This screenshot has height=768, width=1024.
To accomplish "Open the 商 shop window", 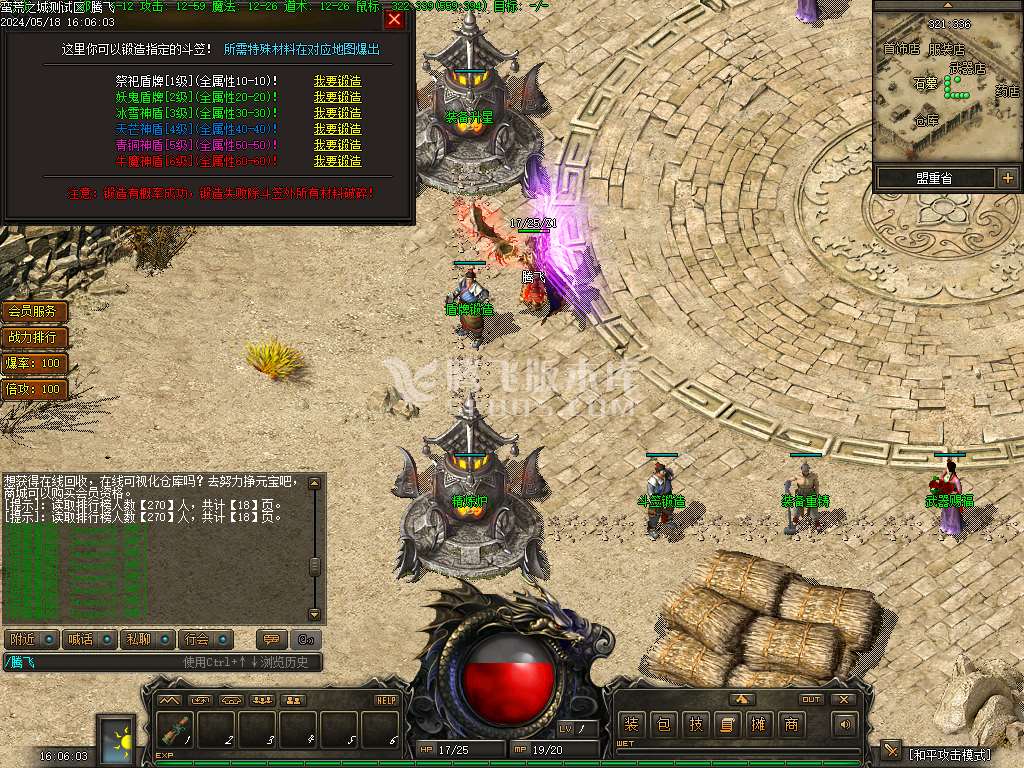I will pos(791,724).
